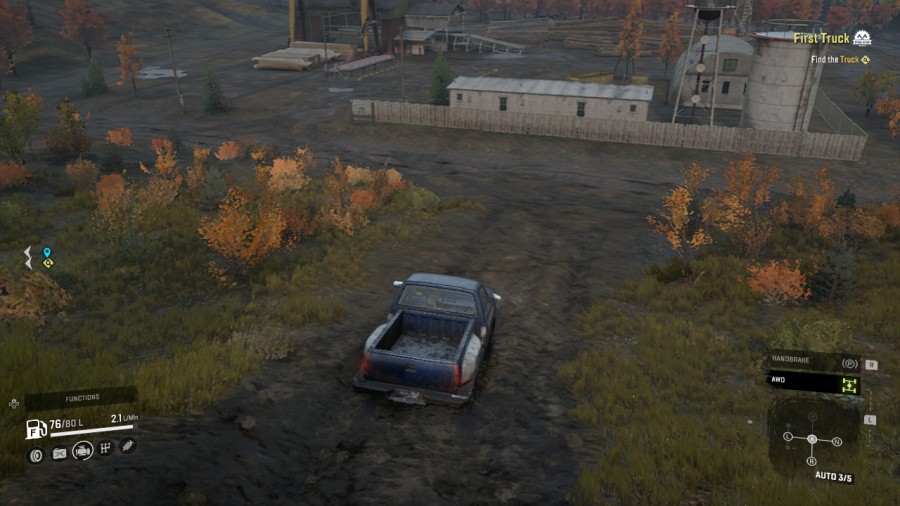Click the blue waypoint marker on the compass
Viewport: 900px width, 506px height.
coord(46,254)
